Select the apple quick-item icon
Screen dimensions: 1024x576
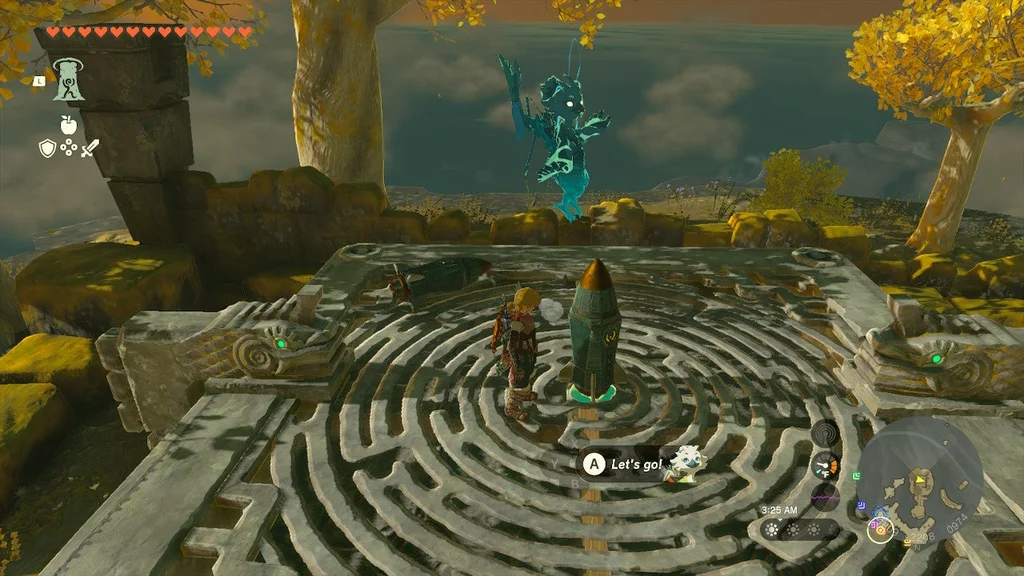point(68,125)
